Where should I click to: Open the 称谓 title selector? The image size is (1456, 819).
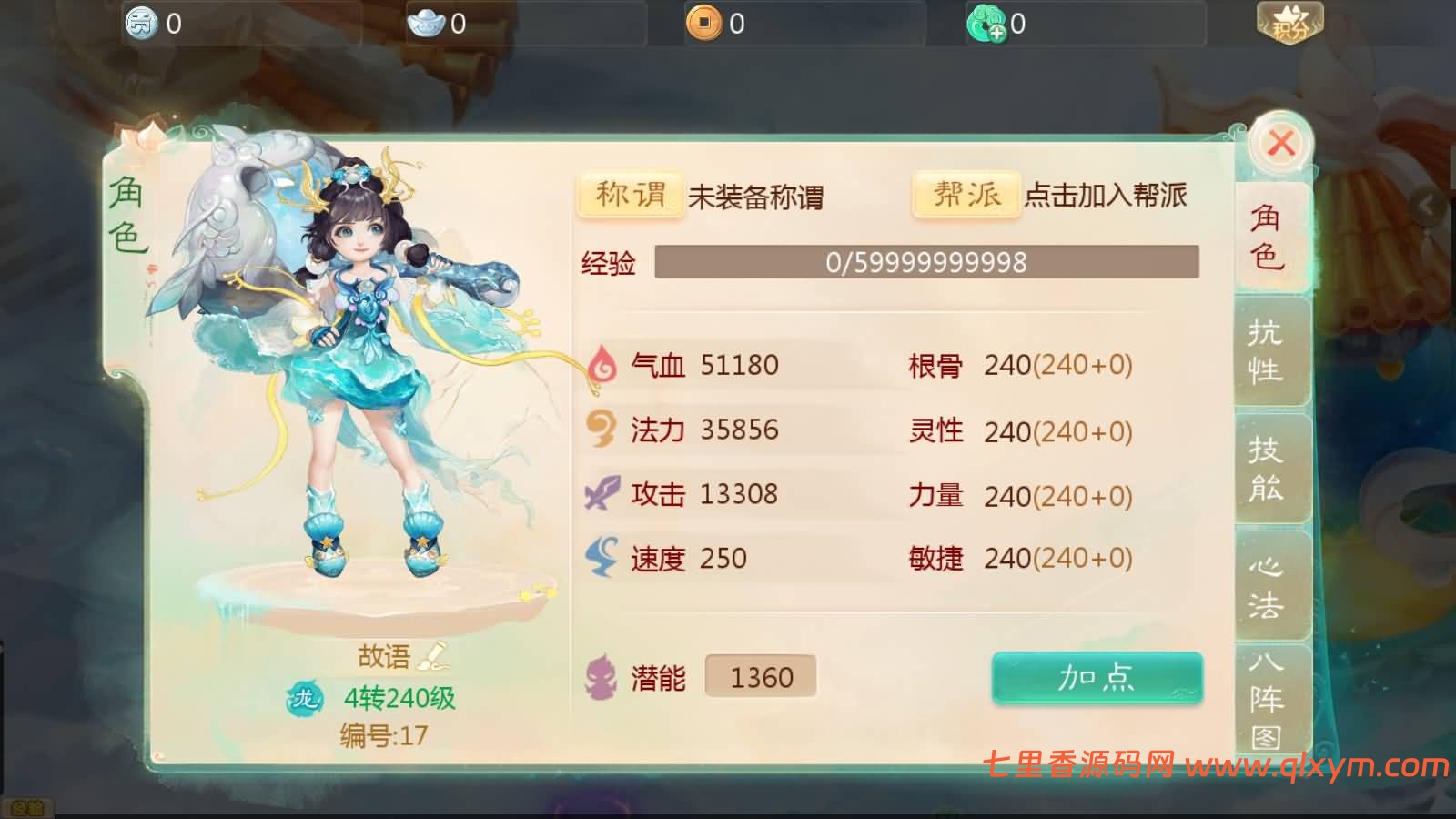pos(630,193)
